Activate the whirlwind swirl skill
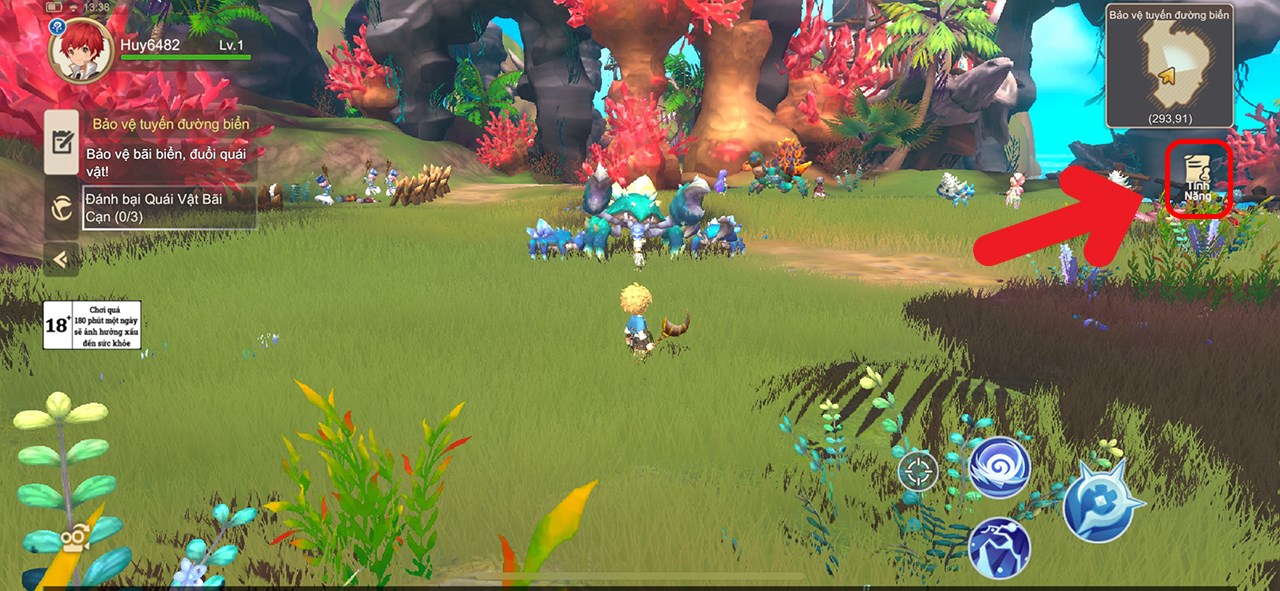The height and width of the screenshot is (591, 1280). tap(999, 468)
